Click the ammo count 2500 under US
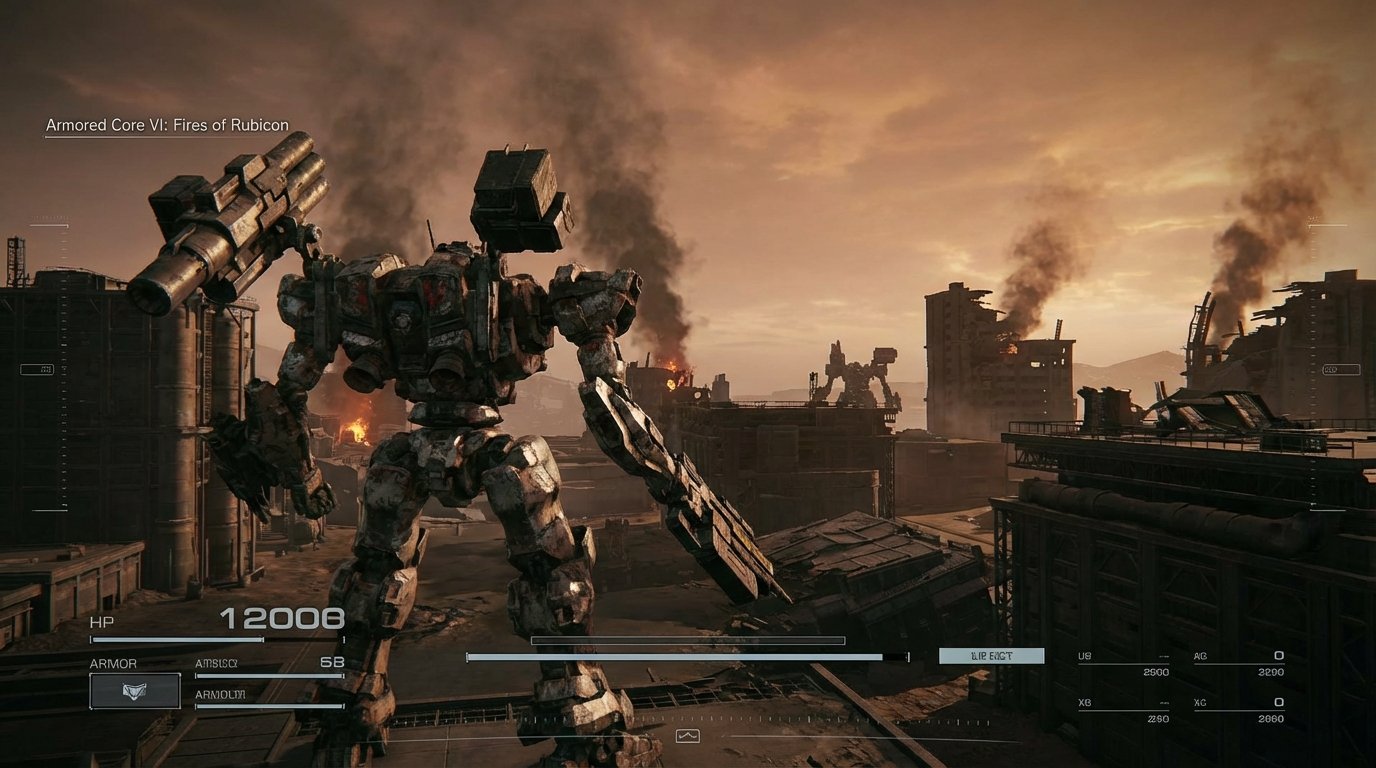Screen dimensions: 1376x768 [1157, 672]
